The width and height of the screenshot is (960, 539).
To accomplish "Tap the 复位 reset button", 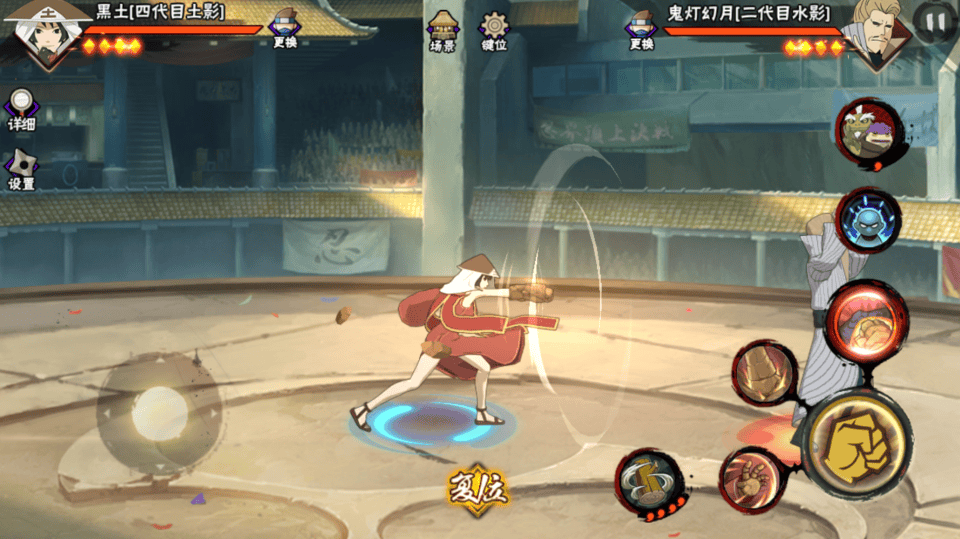I will pos(478,487).
